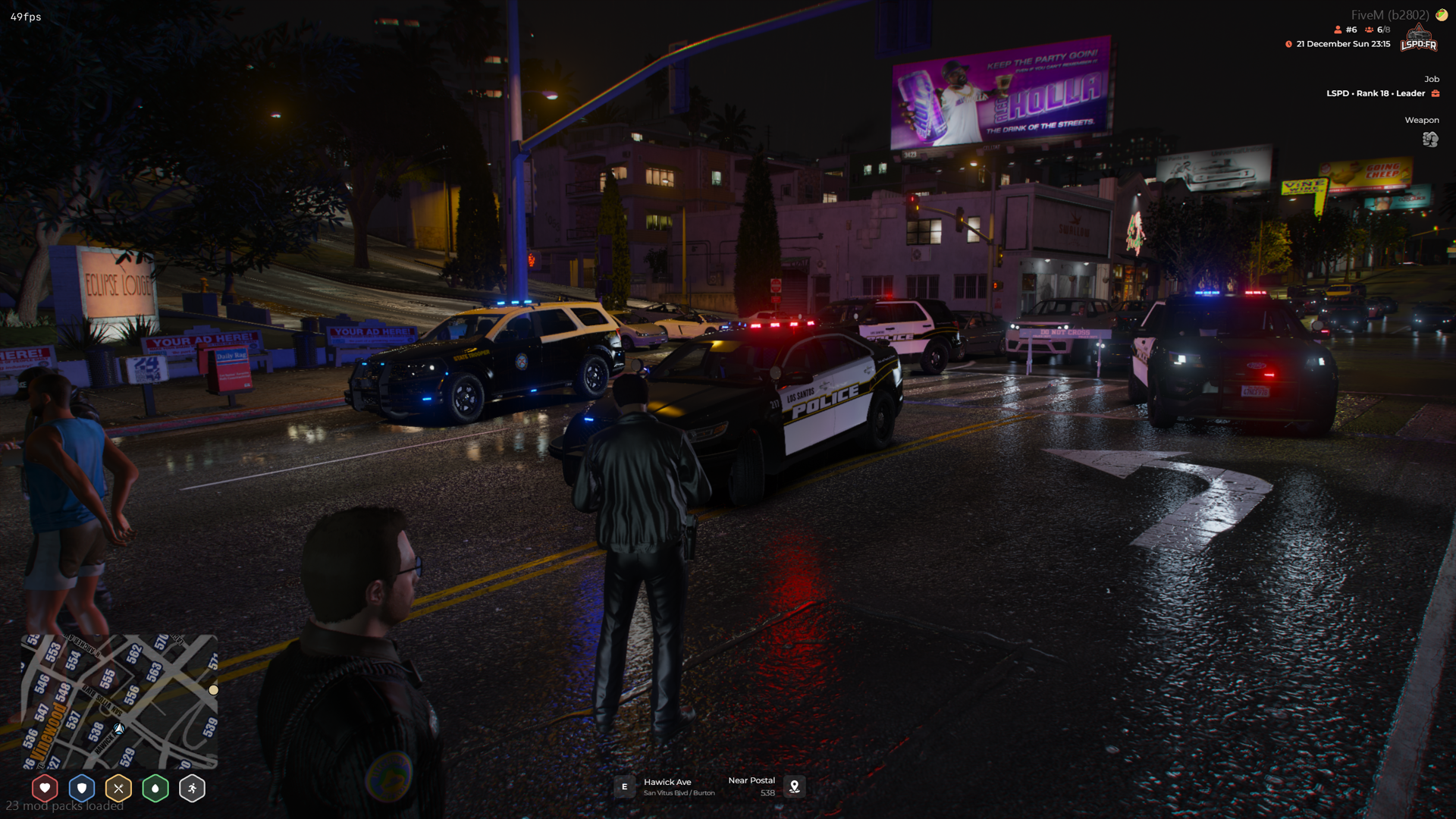Click the yellow waypoint dot on the minimap
Viewport: 1456px width, 819px height.
(x=213, y=689)
